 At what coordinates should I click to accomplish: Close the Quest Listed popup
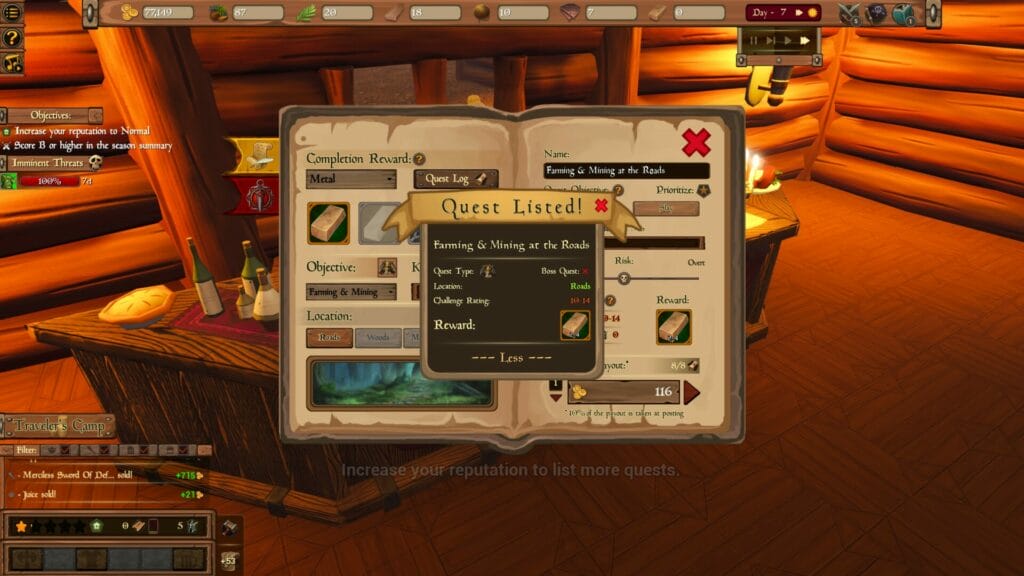click(601, 206)
